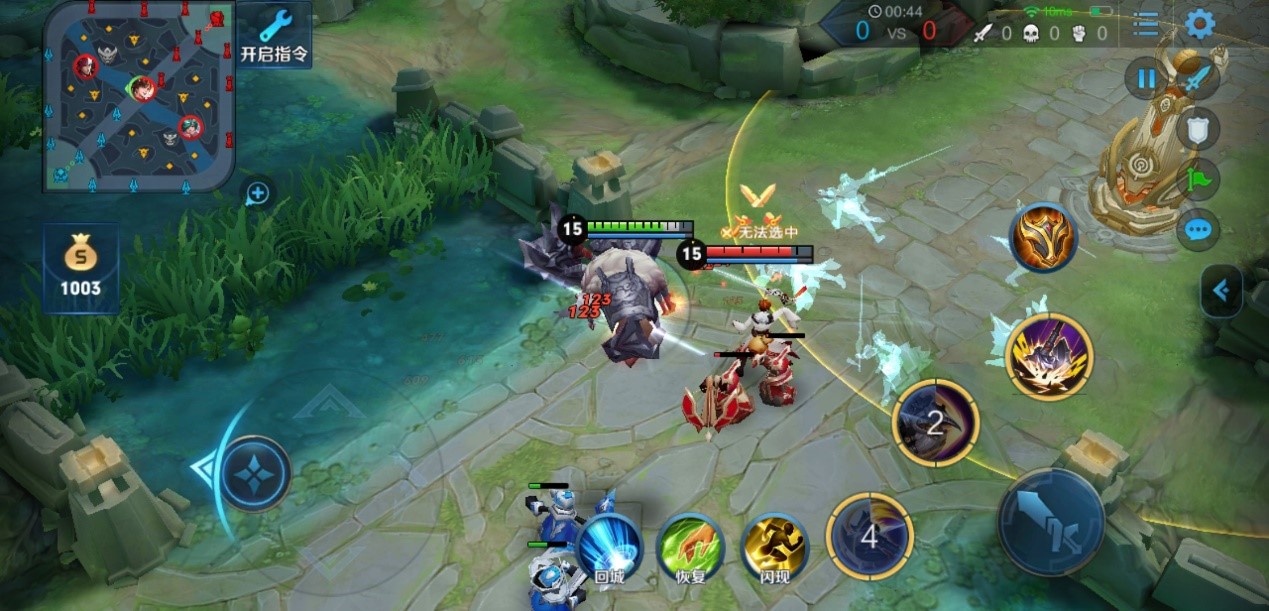This screenshot has width=1269, height=611.
Task: Open the settings gear
Action: [x=1199, y=24]
